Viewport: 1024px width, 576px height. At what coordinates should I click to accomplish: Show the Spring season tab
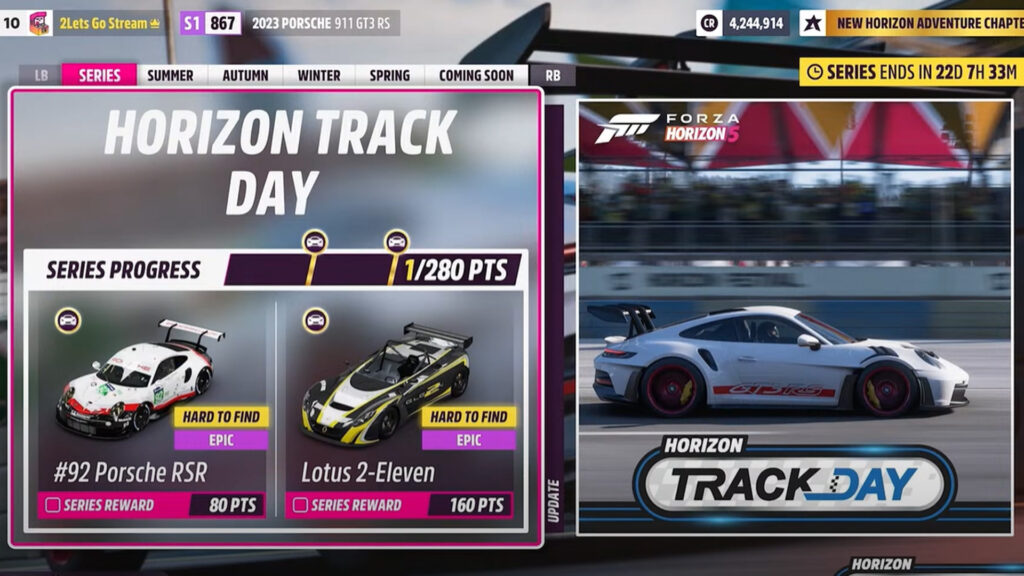tap(389, 75)
